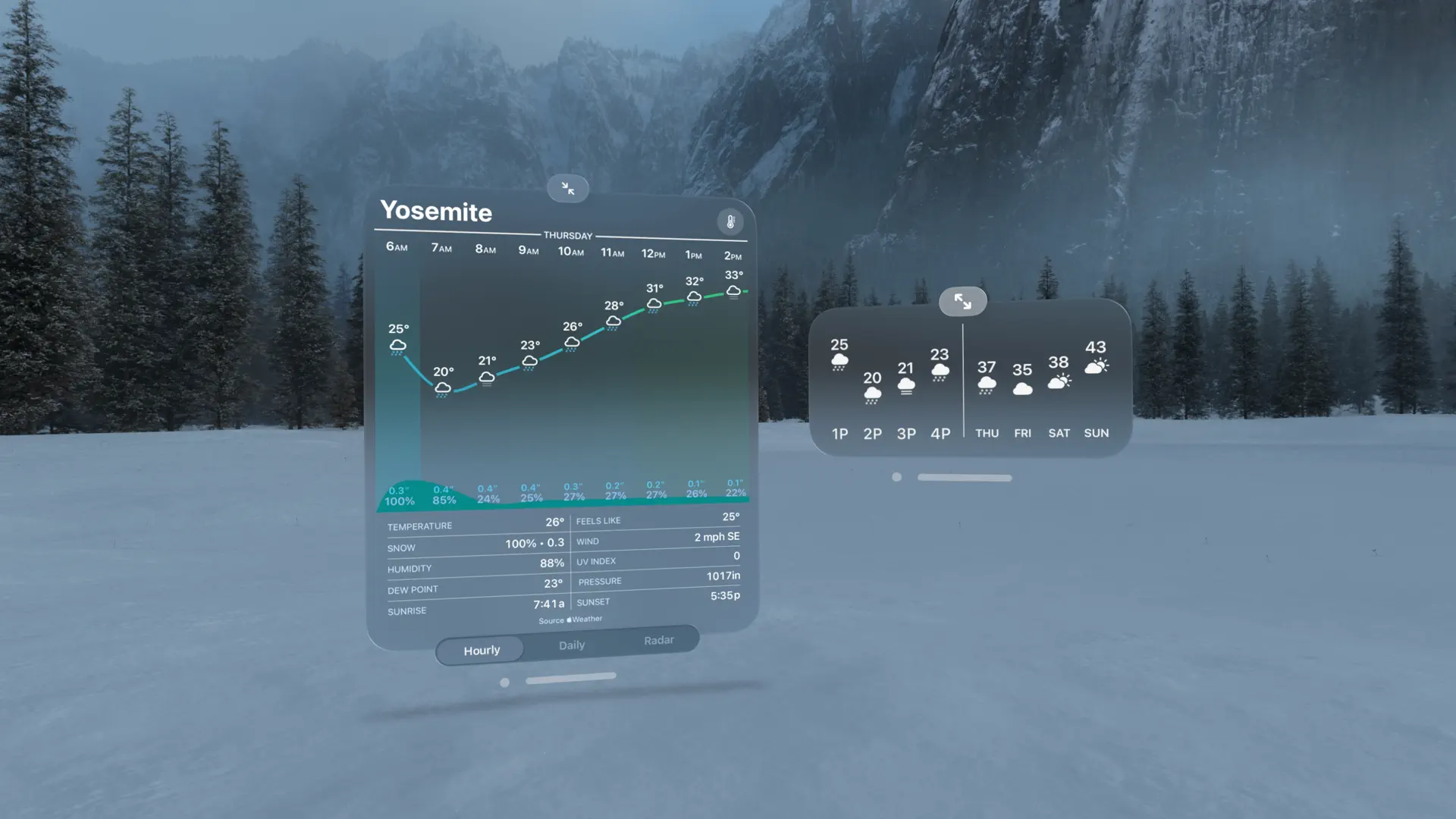The image size is (1456, 819).
Task: Collapse the Yosemite window with the shrink arrows
Action: coord(568,188)
